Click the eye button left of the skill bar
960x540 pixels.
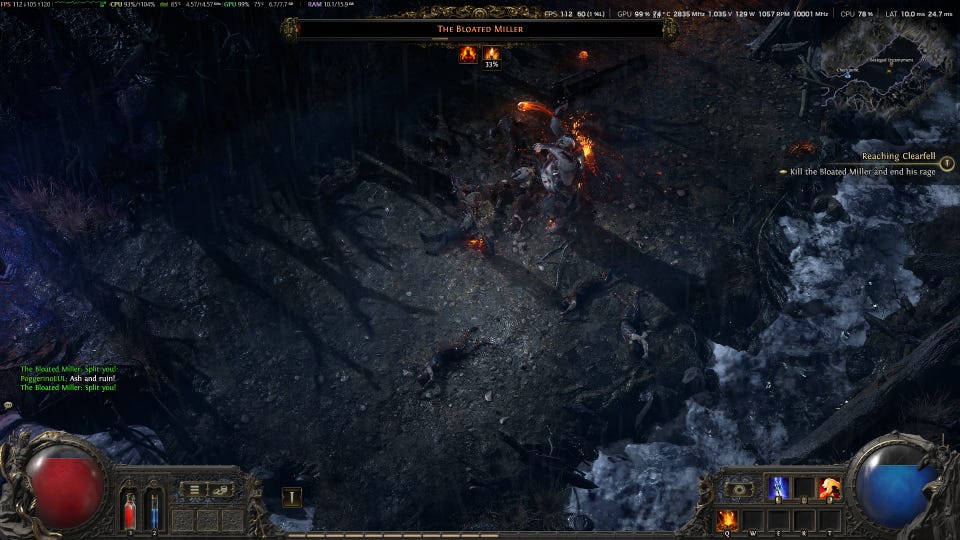[741, 489]
